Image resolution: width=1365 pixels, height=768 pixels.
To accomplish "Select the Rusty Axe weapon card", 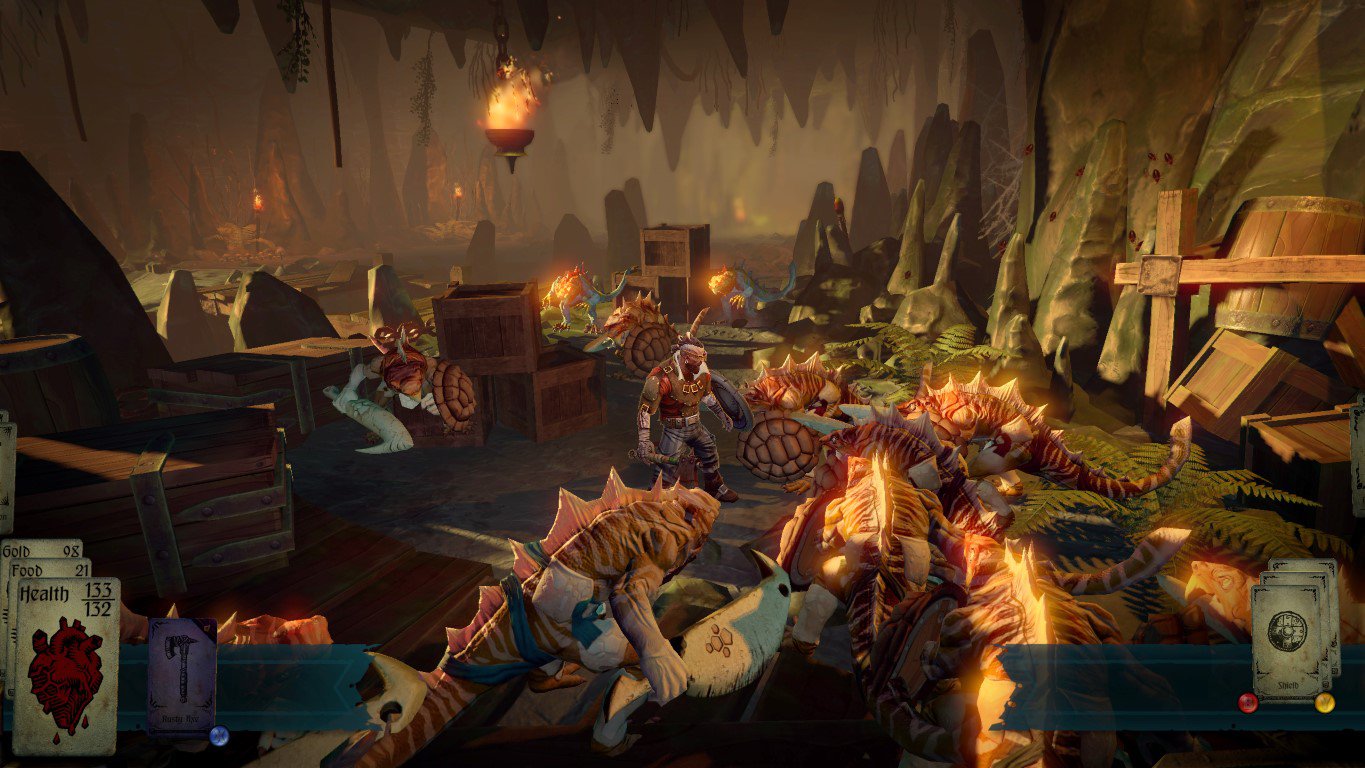I will click(182, 676).
